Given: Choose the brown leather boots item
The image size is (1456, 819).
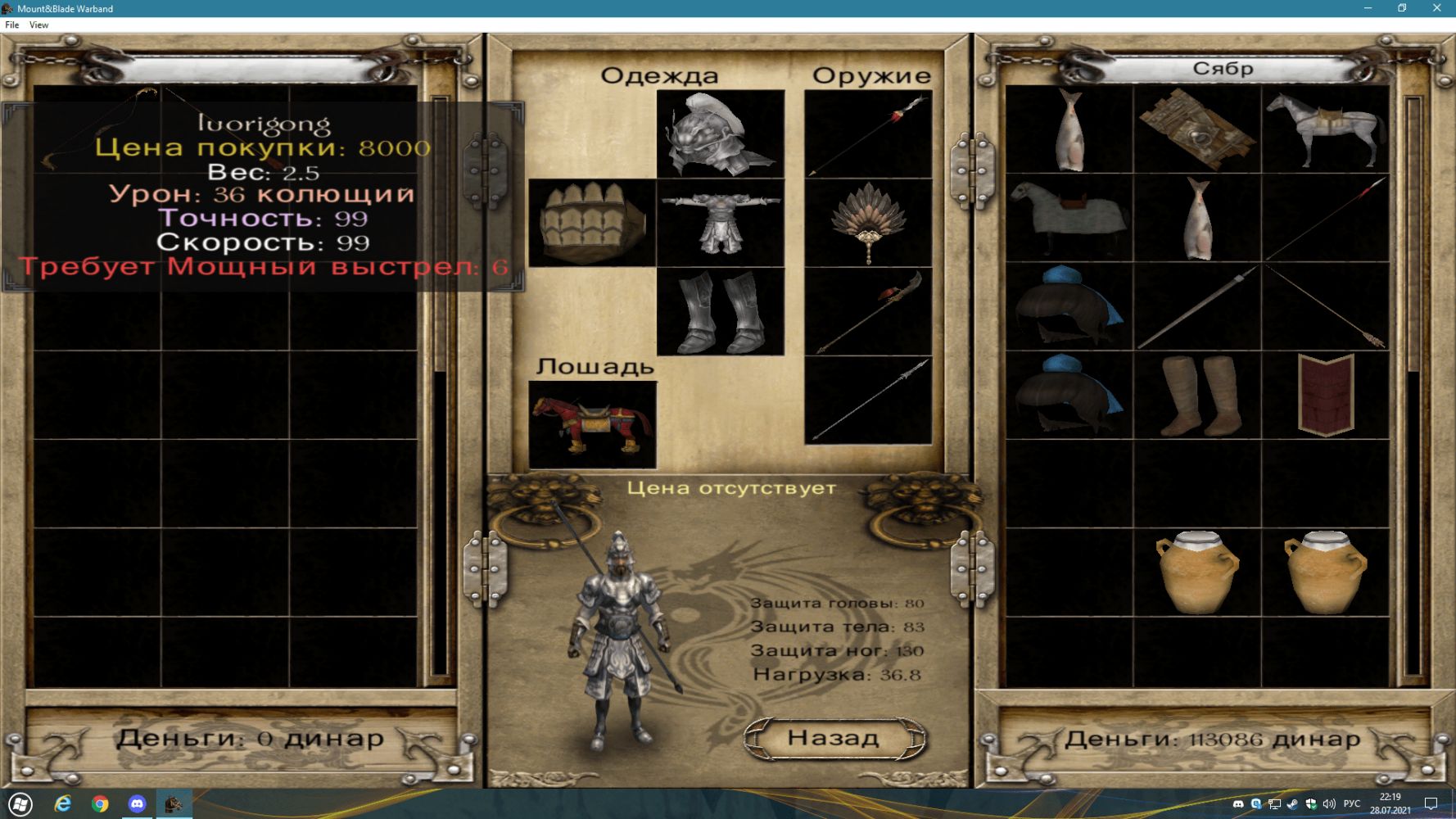Looking at the screenshot, I should [x=1197, y=395].
